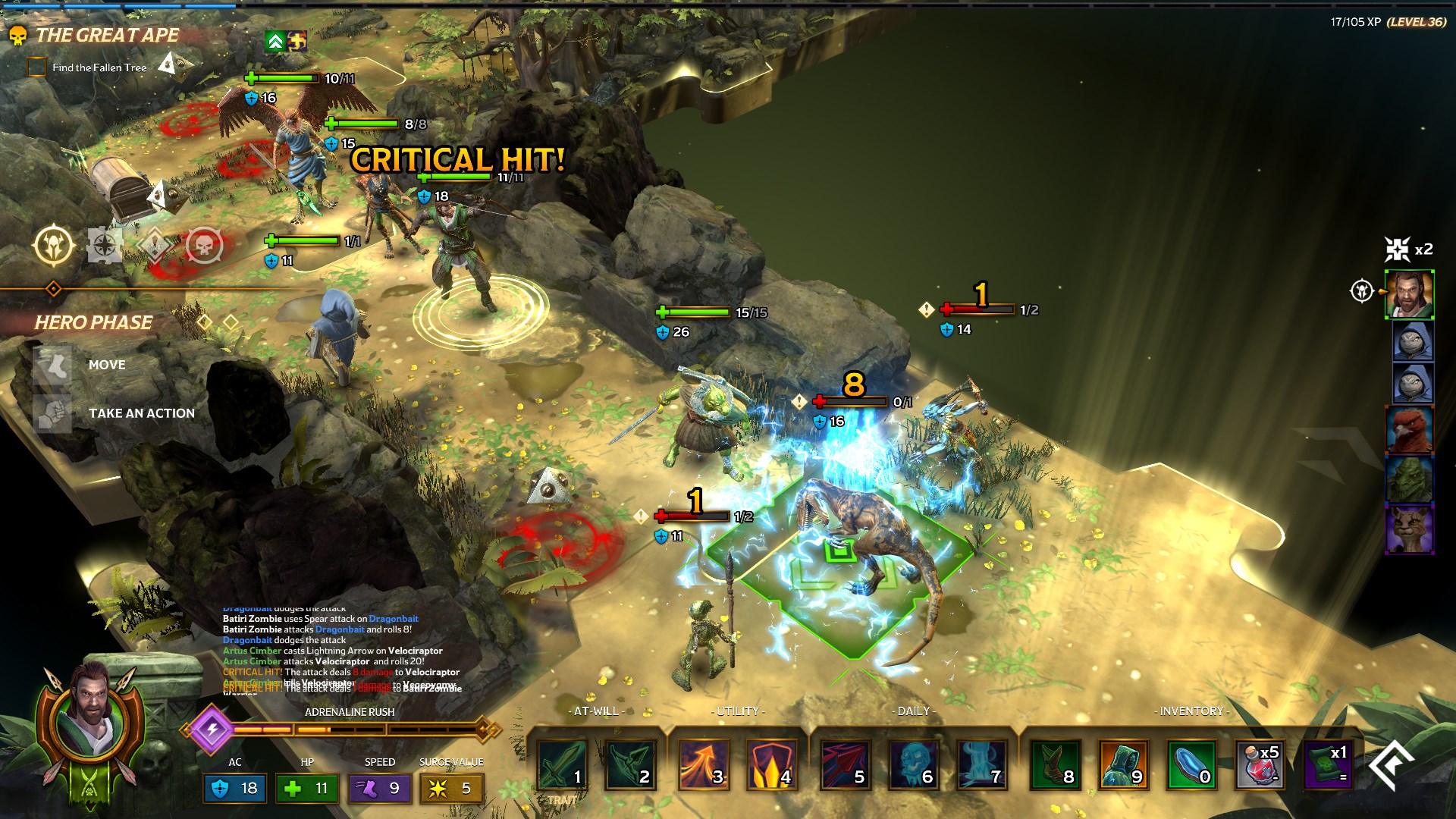Select the blue gemstone inventory item

1191,764
